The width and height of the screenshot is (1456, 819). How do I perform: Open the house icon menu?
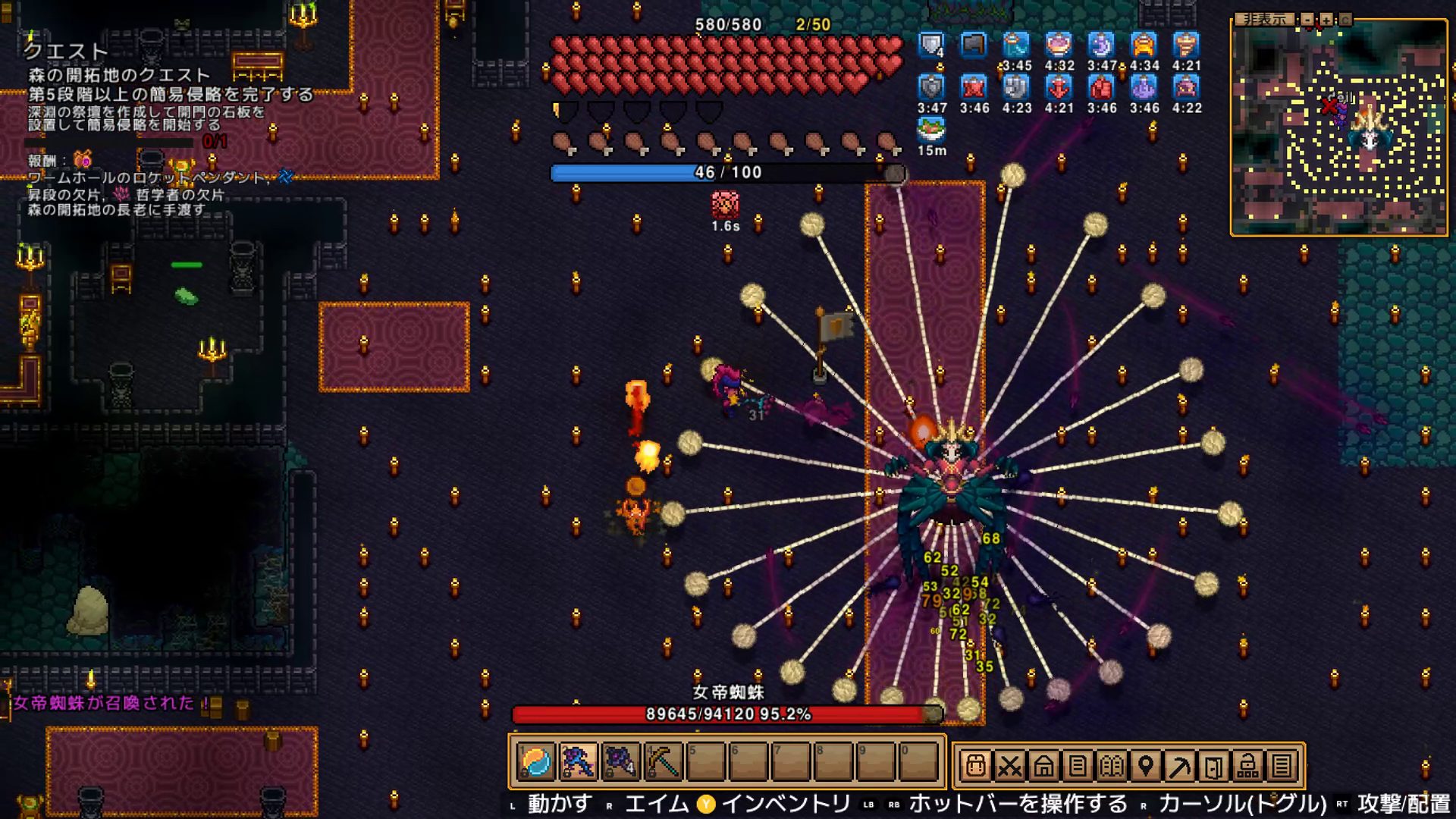pyautogui.click(x=1043, y=766)
